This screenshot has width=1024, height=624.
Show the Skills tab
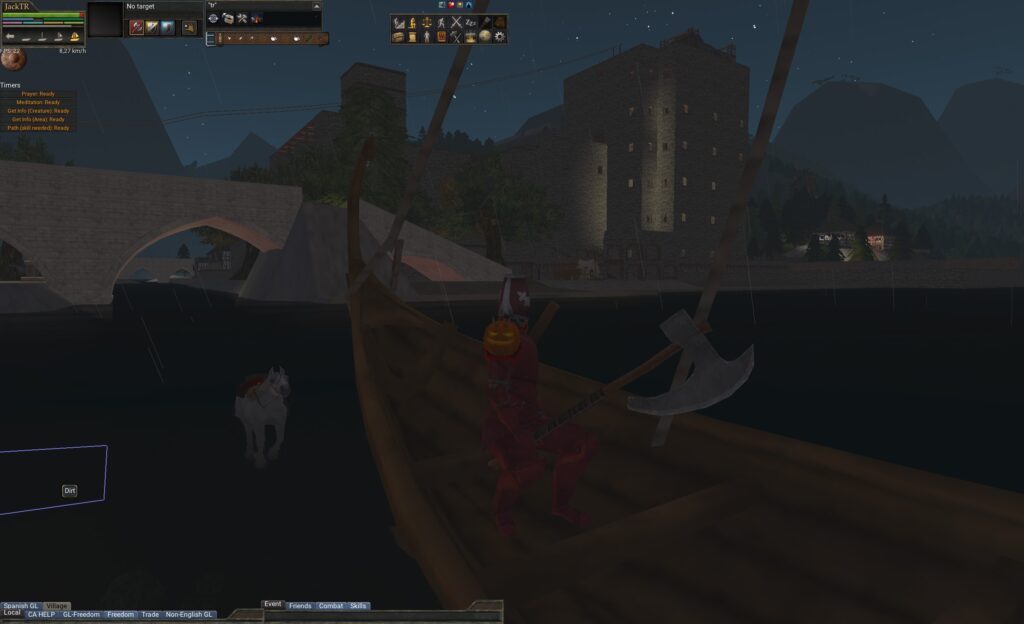[358, 606]
